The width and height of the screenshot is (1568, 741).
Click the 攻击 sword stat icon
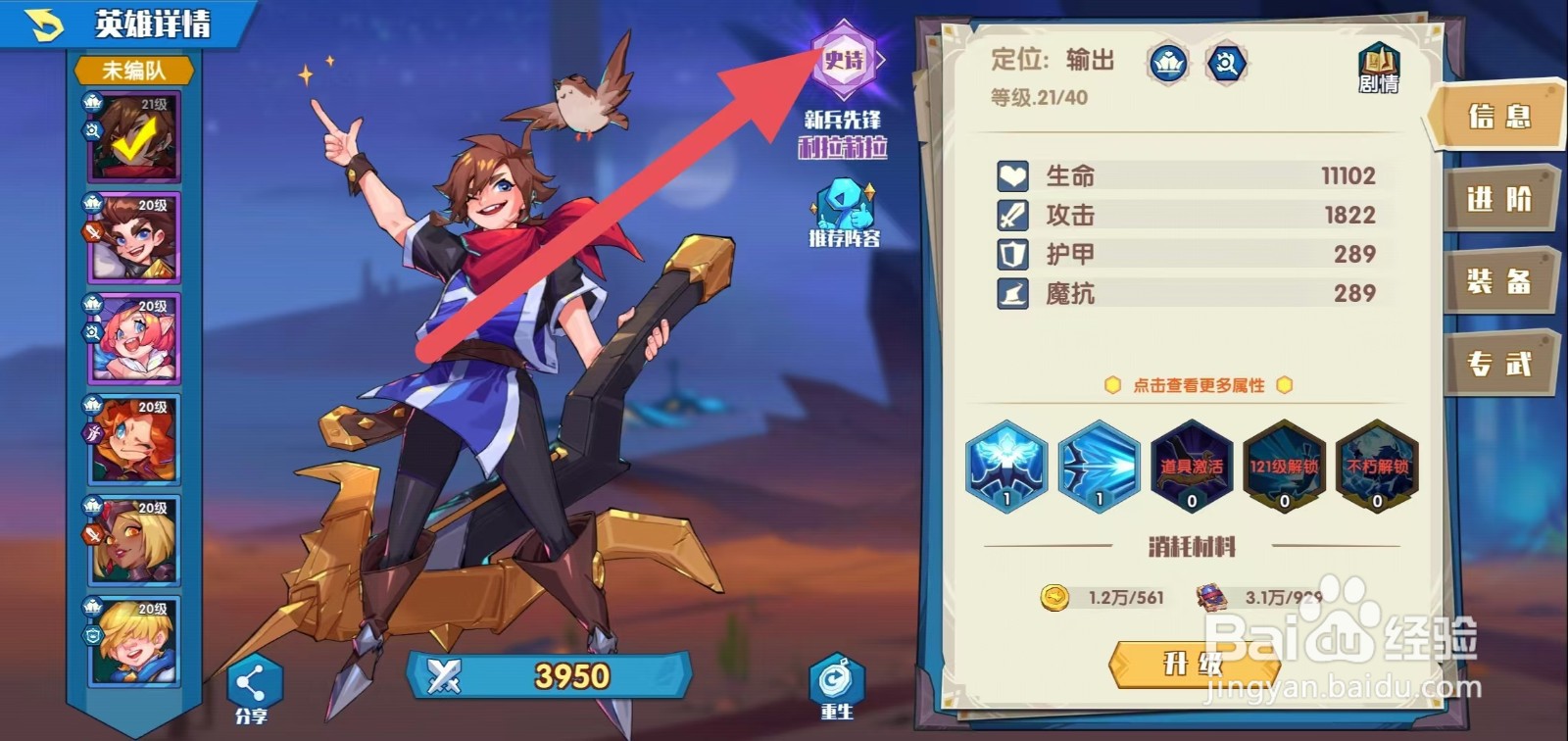[1011, 214]
